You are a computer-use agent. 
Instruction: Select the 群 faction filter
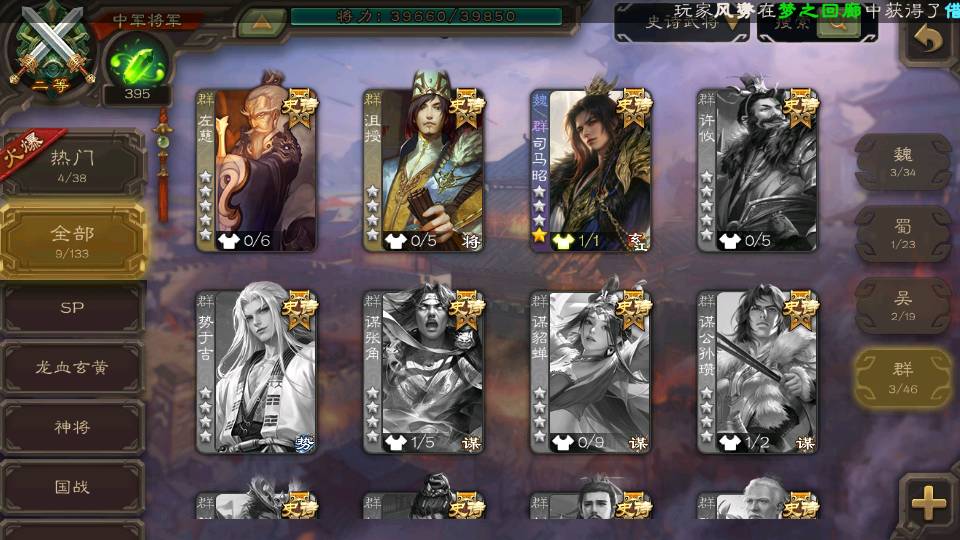pyautogui.click(x=903, y=377)
